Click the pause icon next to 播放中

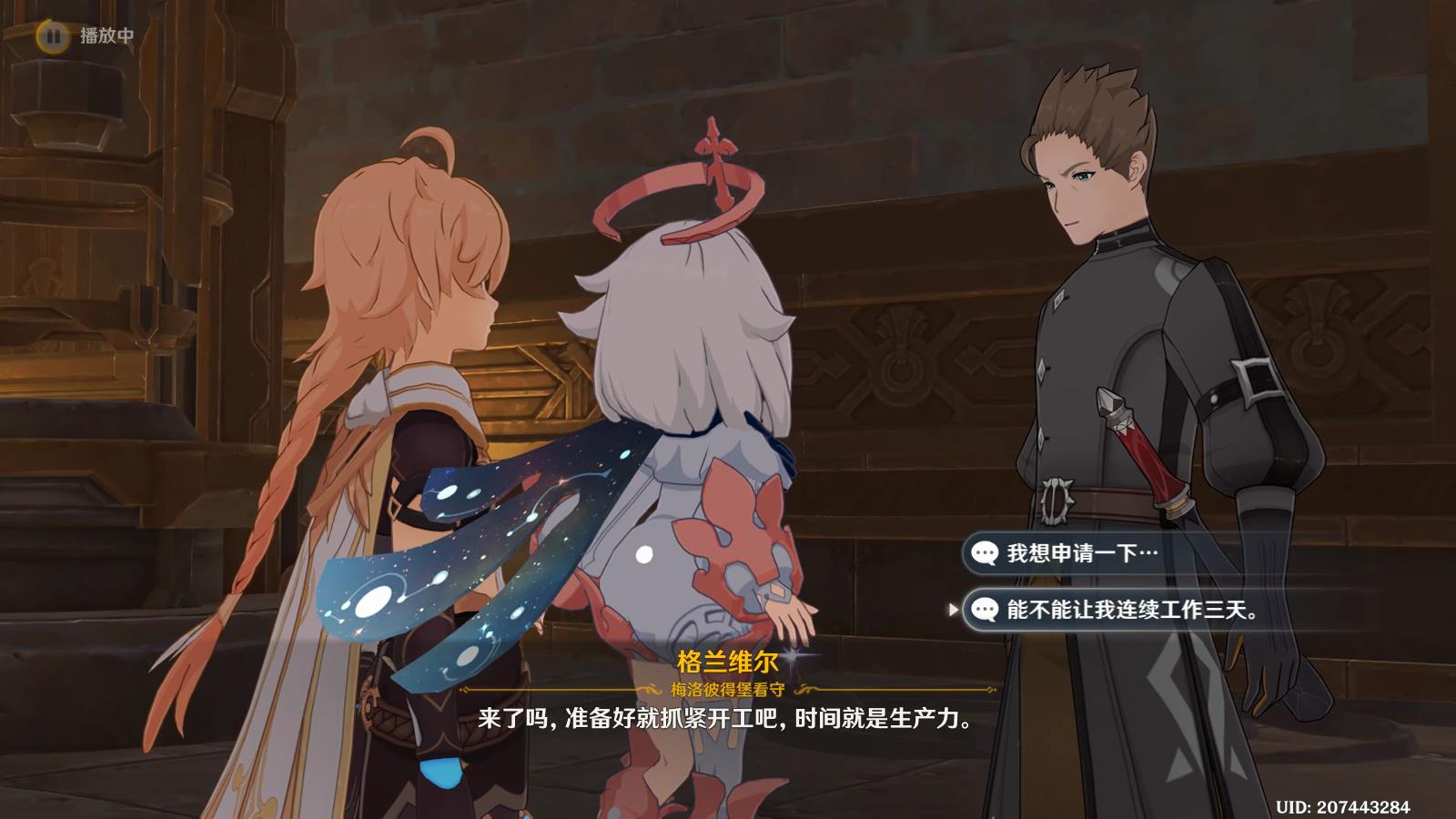coord(52,35)
